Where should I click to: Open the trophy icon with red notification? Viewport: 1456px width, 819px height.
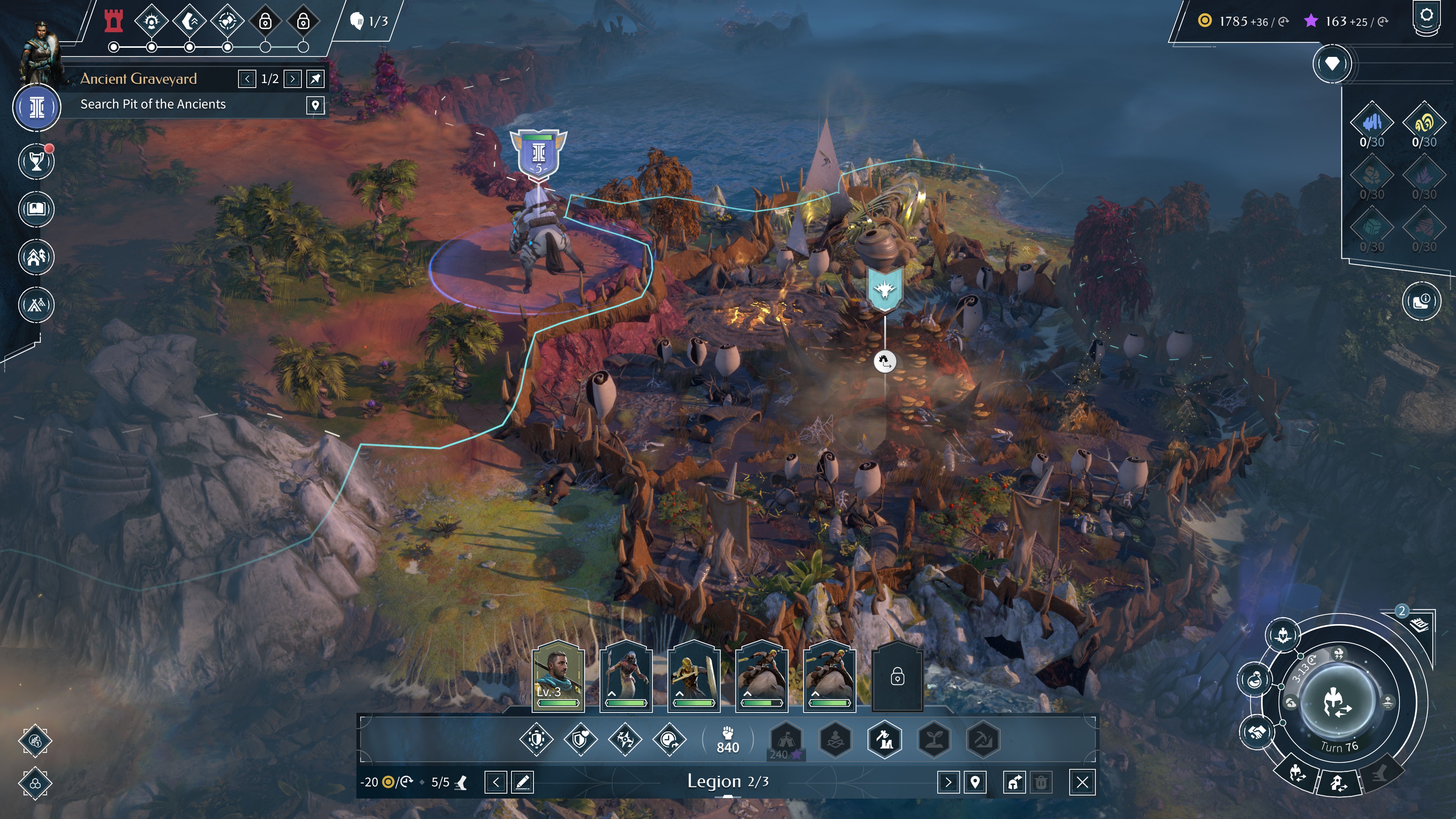click(x=37, y=162)
